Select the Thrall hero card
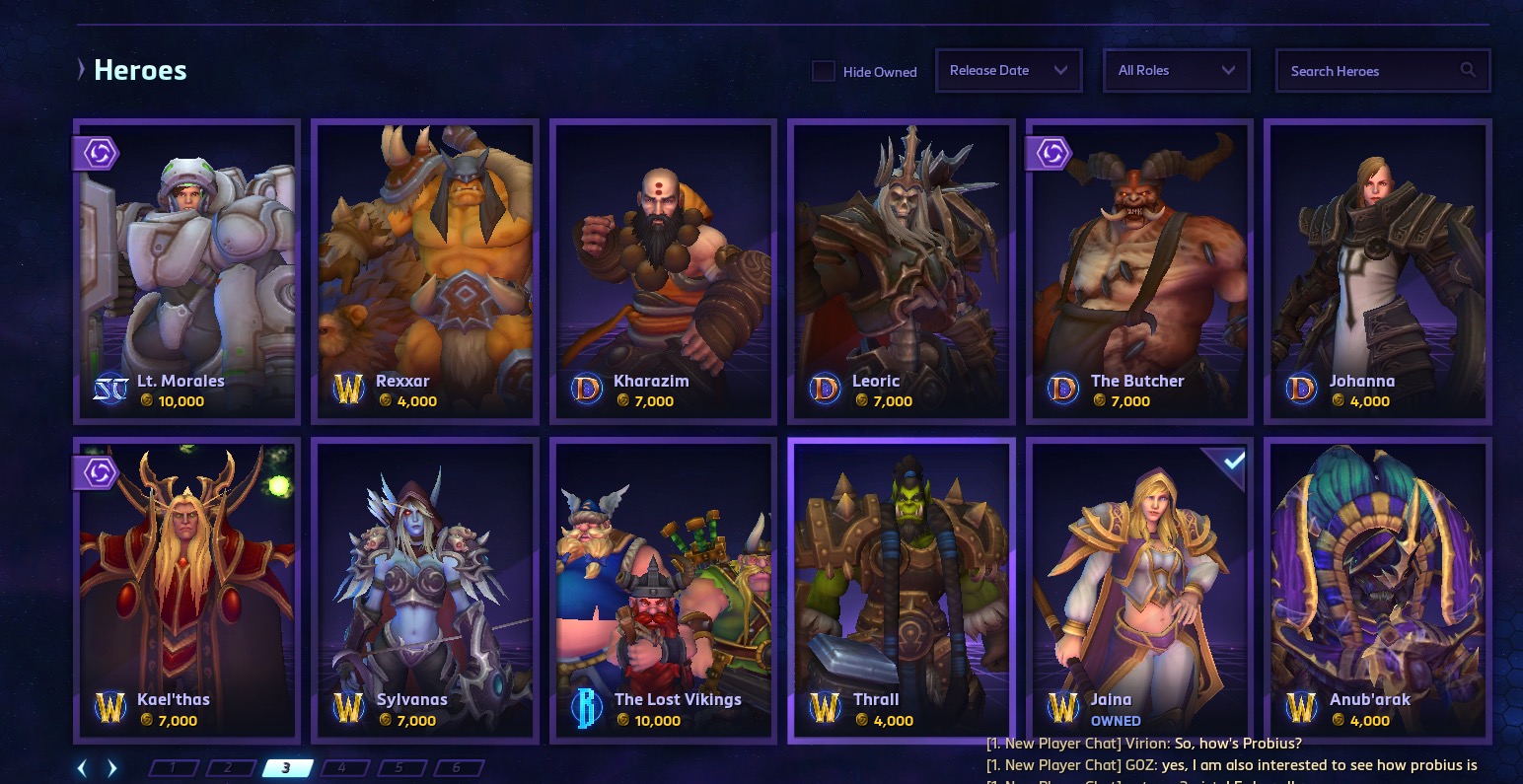 click(901, 590)
